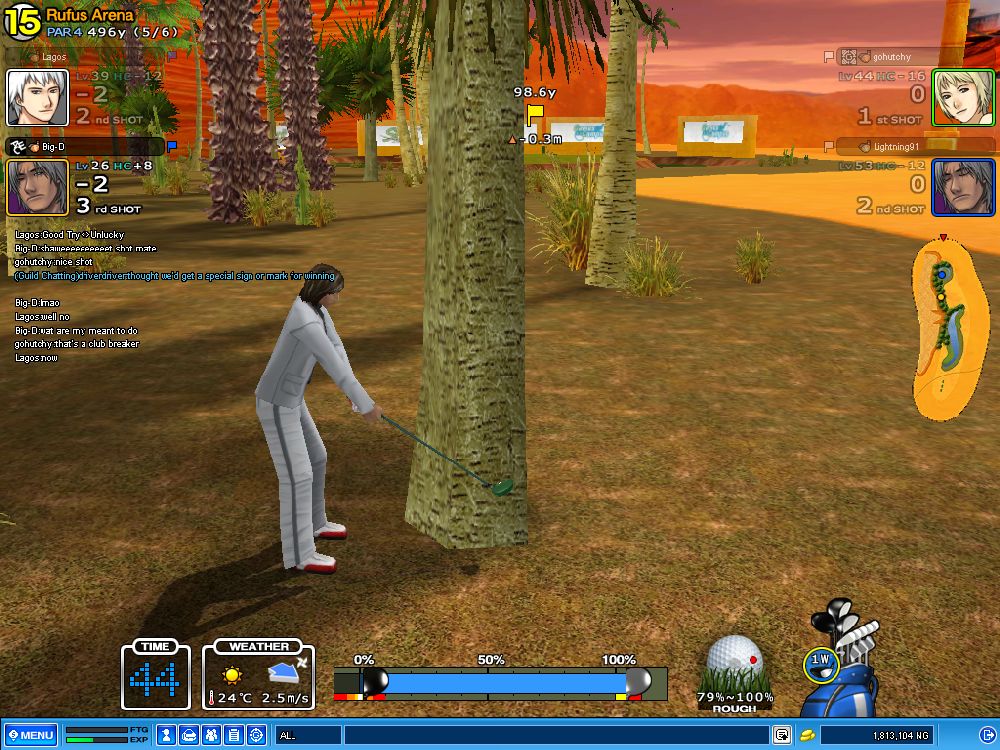Viewport: 1000px width, 750px height.
Task: Select gohutchy's player portrait
Action: point(961,97)
